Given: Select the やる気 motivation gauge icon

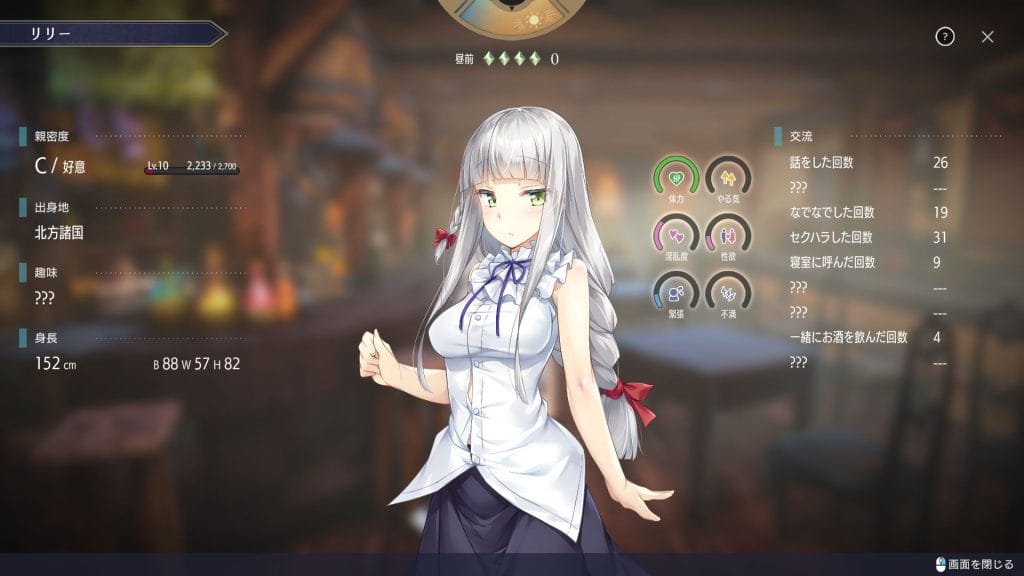Looking at the screenshot, I should click(727, 177).
